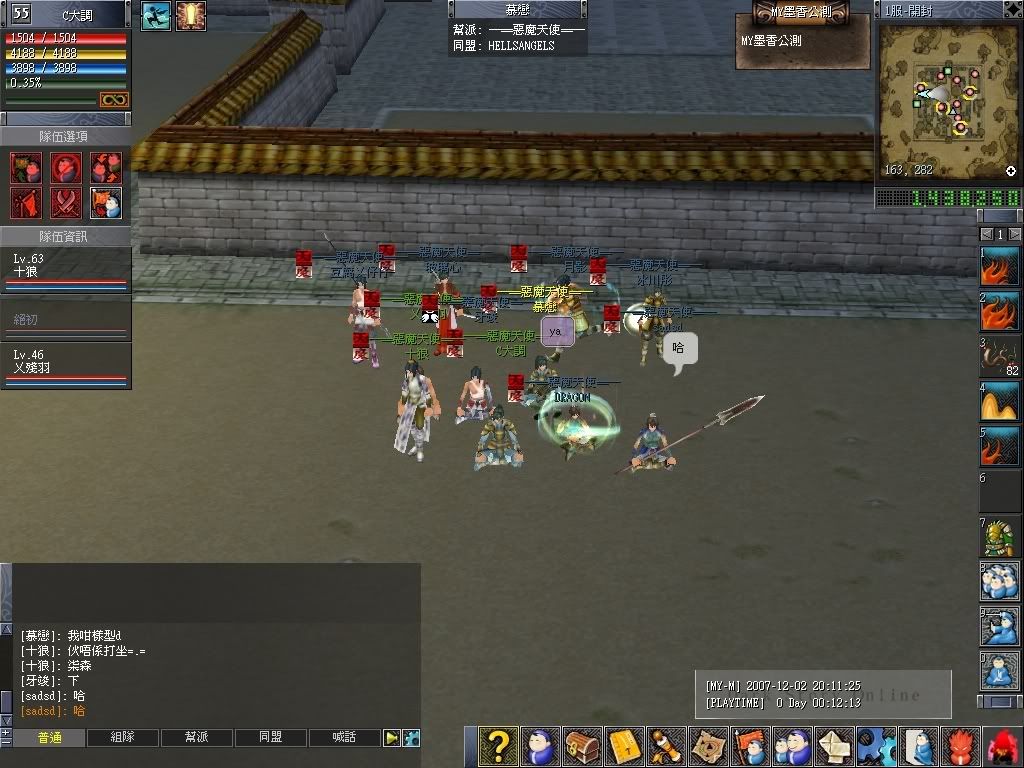The width and height of the screenshot is (1024, 768).
Task: Open the yellow question mark help icon
Action: [497, 746]
